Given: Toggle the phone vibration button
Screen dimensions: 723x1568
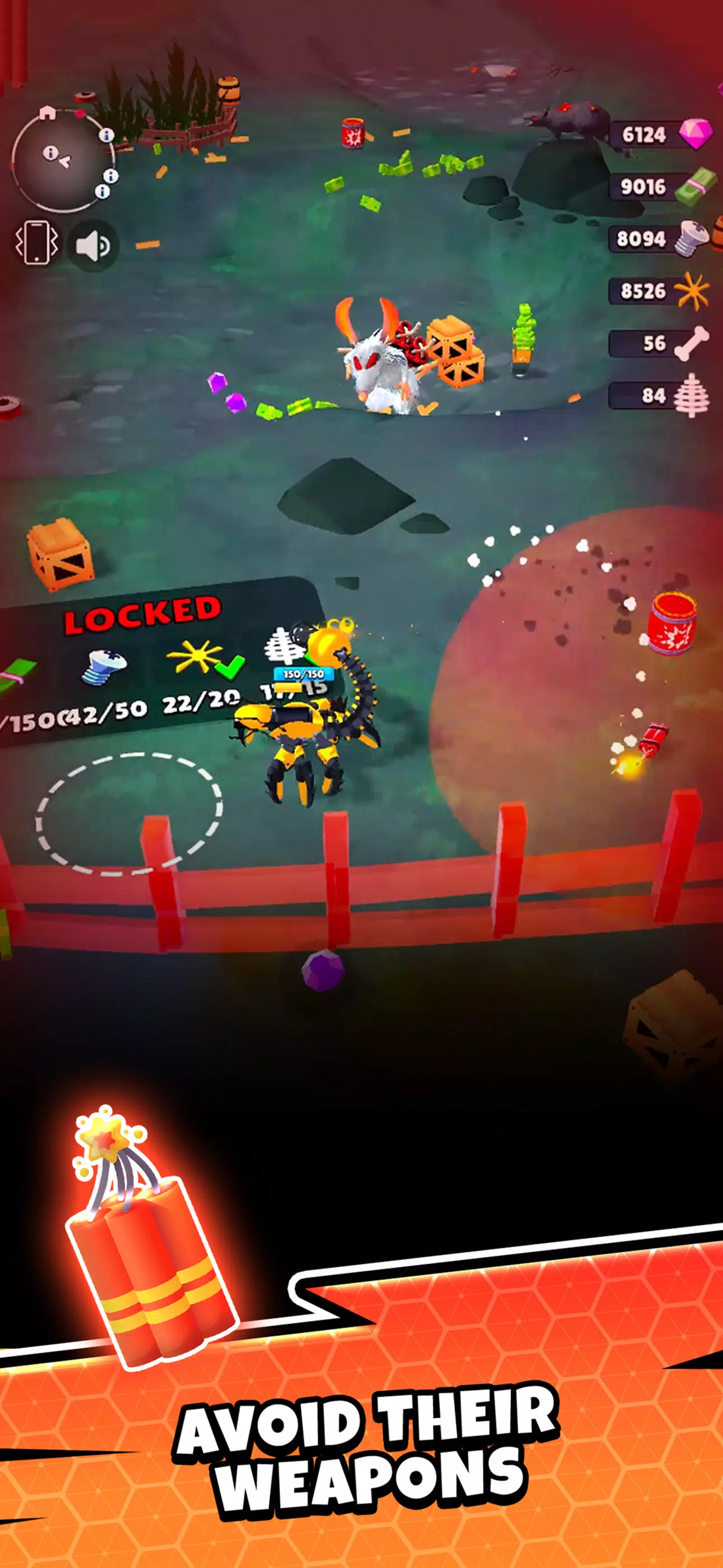Looking at the screenshot, I should 36,243.
